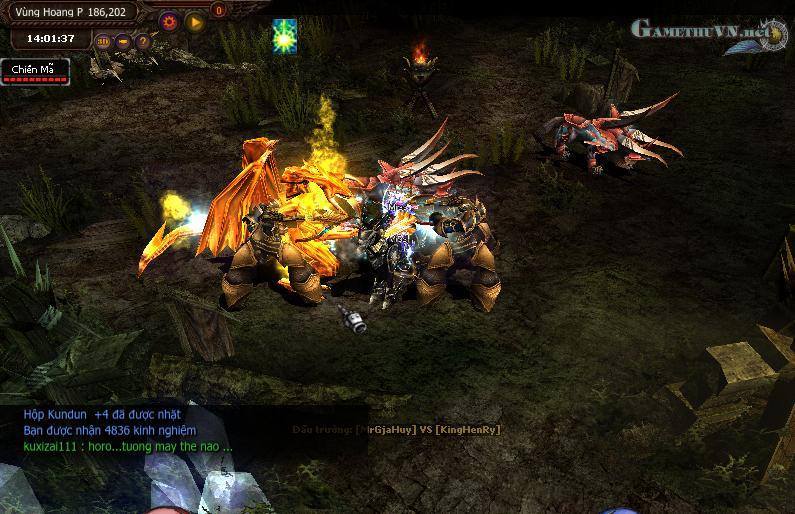This screenshot has width=795, height=514.
Task: Toggle the 3D view button
Action: (x=104, y=41)
